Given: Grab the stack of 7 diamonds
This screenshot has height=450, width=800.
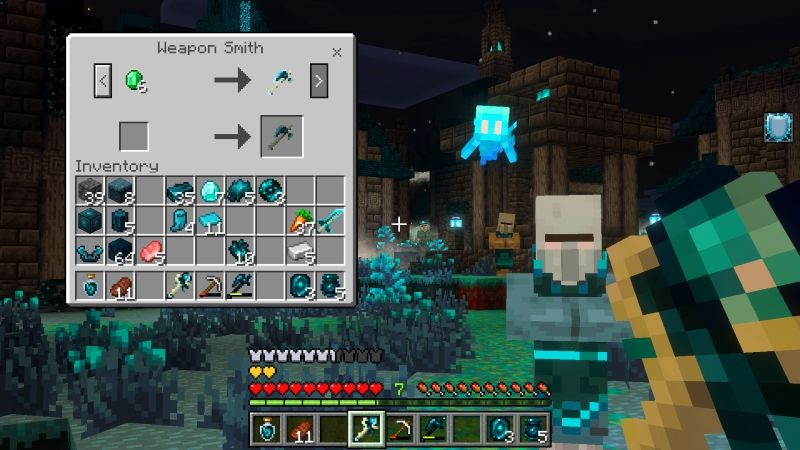Looking at the screenshot, I should pos(211,191).
